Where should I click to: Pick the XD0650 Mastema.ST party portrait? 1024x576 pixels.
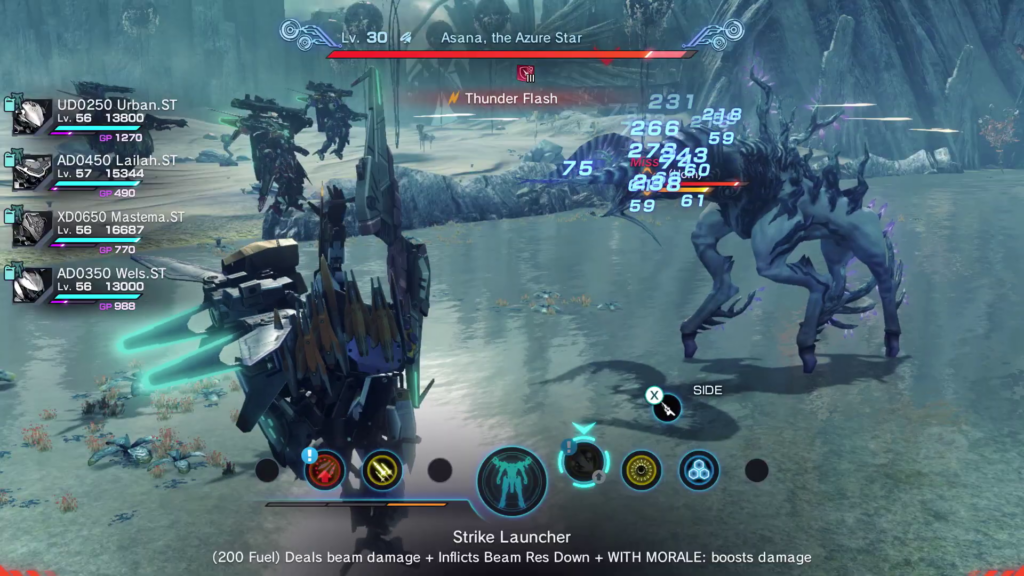(x=33, y=229)
